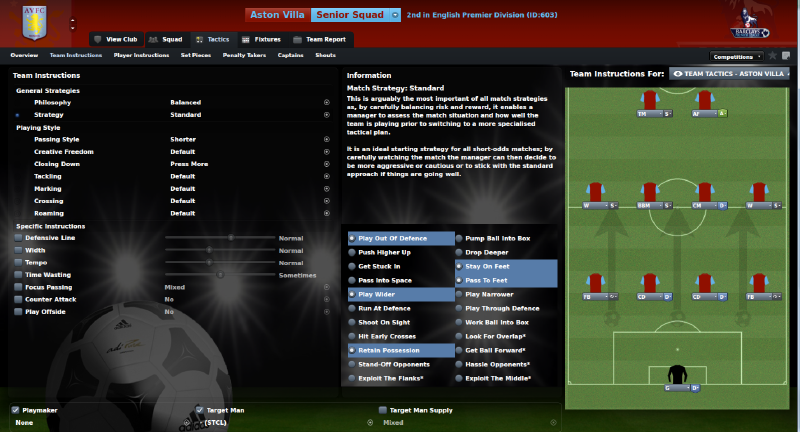This screenshot has height=432, width=800.
Task: Open the View Club menu
Action: tap(114, 39)
